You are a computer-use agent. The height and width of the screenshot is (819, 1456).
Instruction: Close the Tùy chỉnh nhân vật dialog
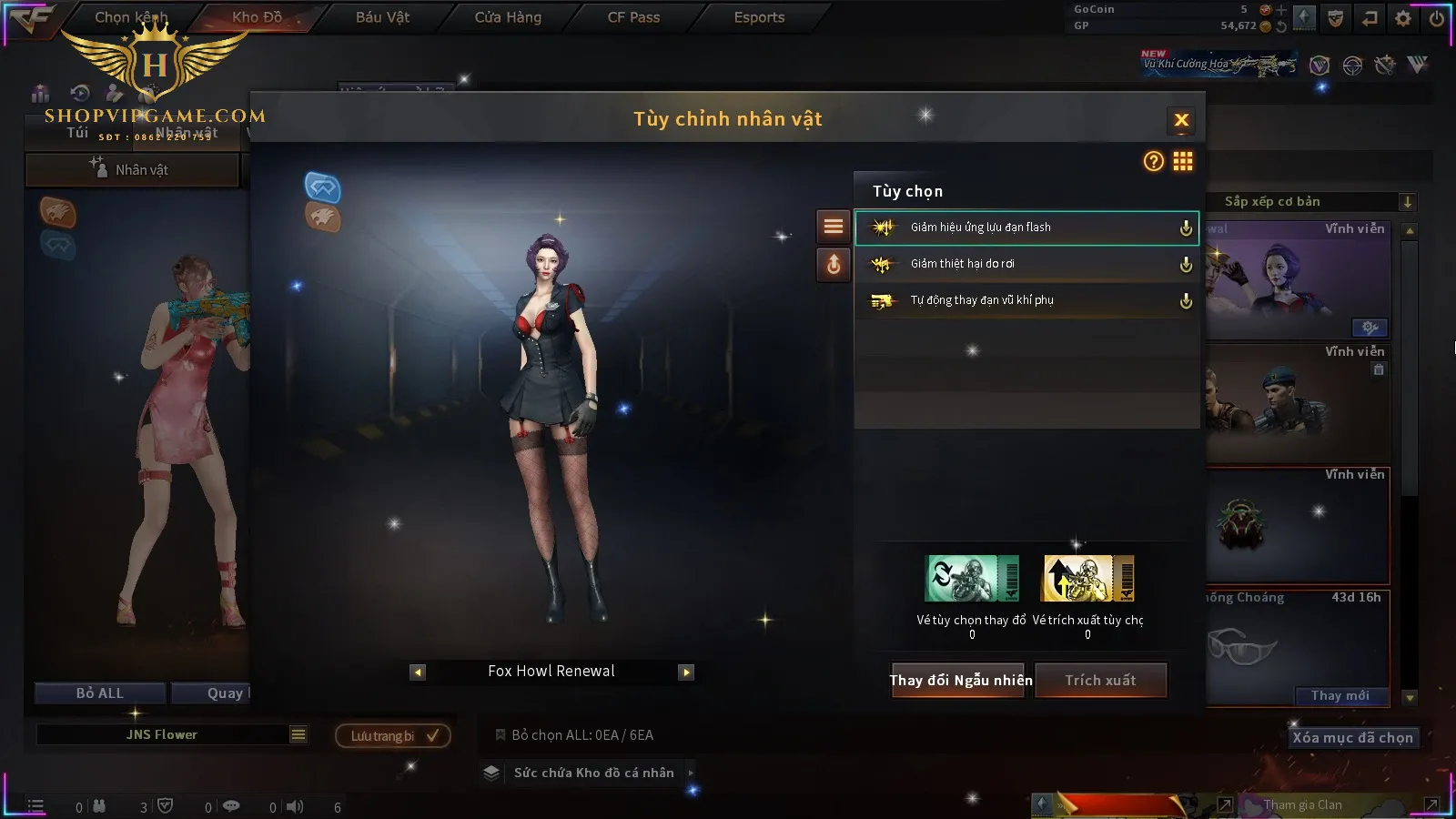pyautogui.click(x=1181, y=120)
